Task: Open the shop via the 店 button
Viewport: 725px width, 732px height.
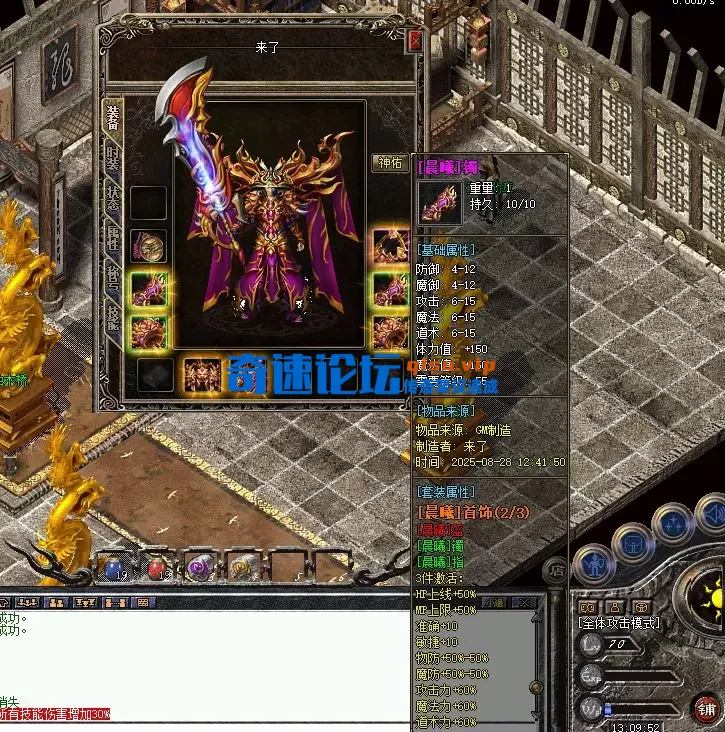Action: [555, 571]
